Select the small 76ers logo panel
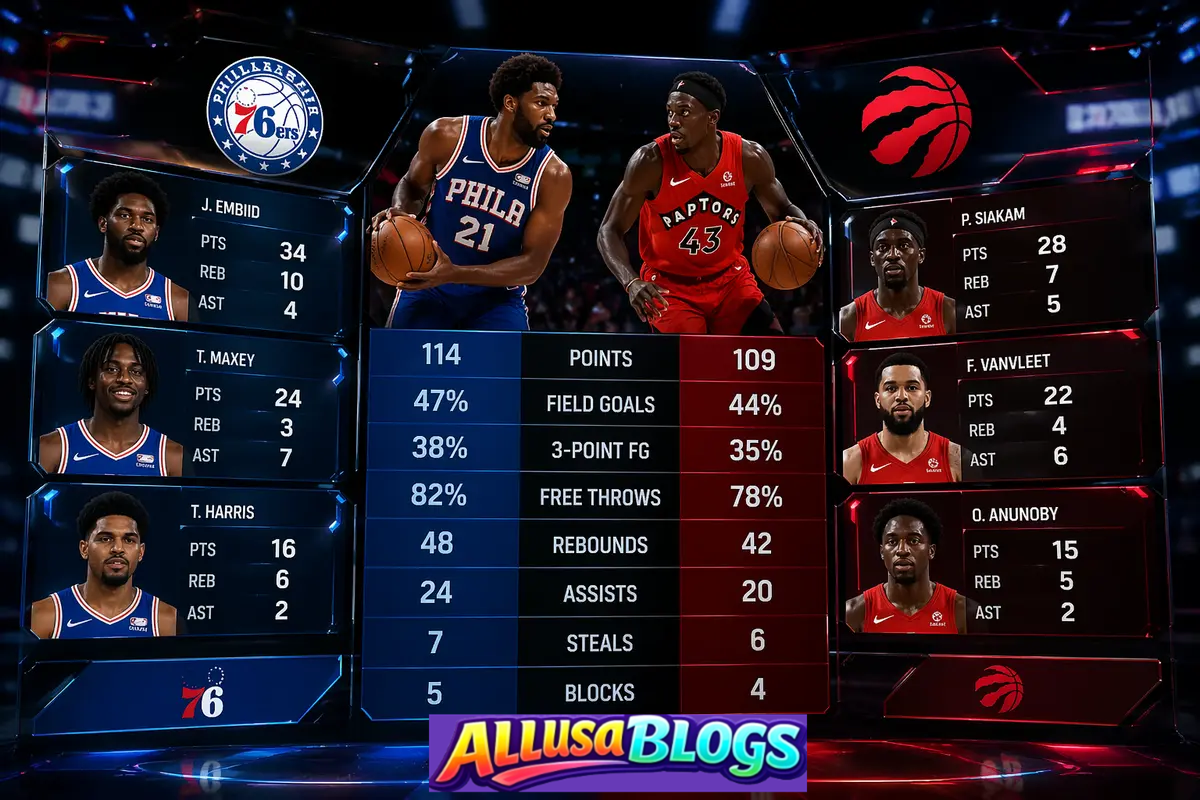The image size is (1200, 800). point(190,695)
